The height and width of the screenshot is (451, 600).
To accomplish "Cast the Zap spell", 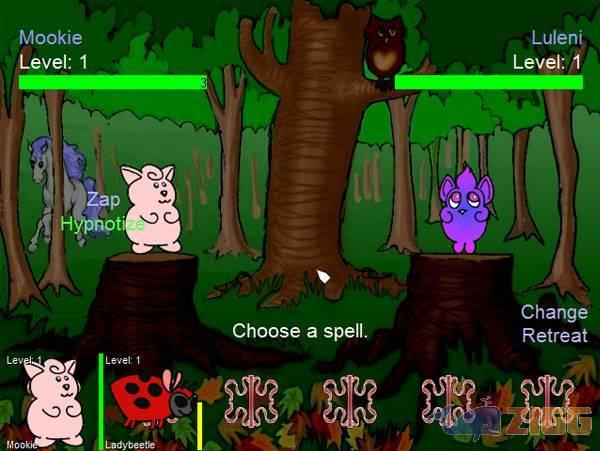I will pyautogui.click(x=103, y=200).
